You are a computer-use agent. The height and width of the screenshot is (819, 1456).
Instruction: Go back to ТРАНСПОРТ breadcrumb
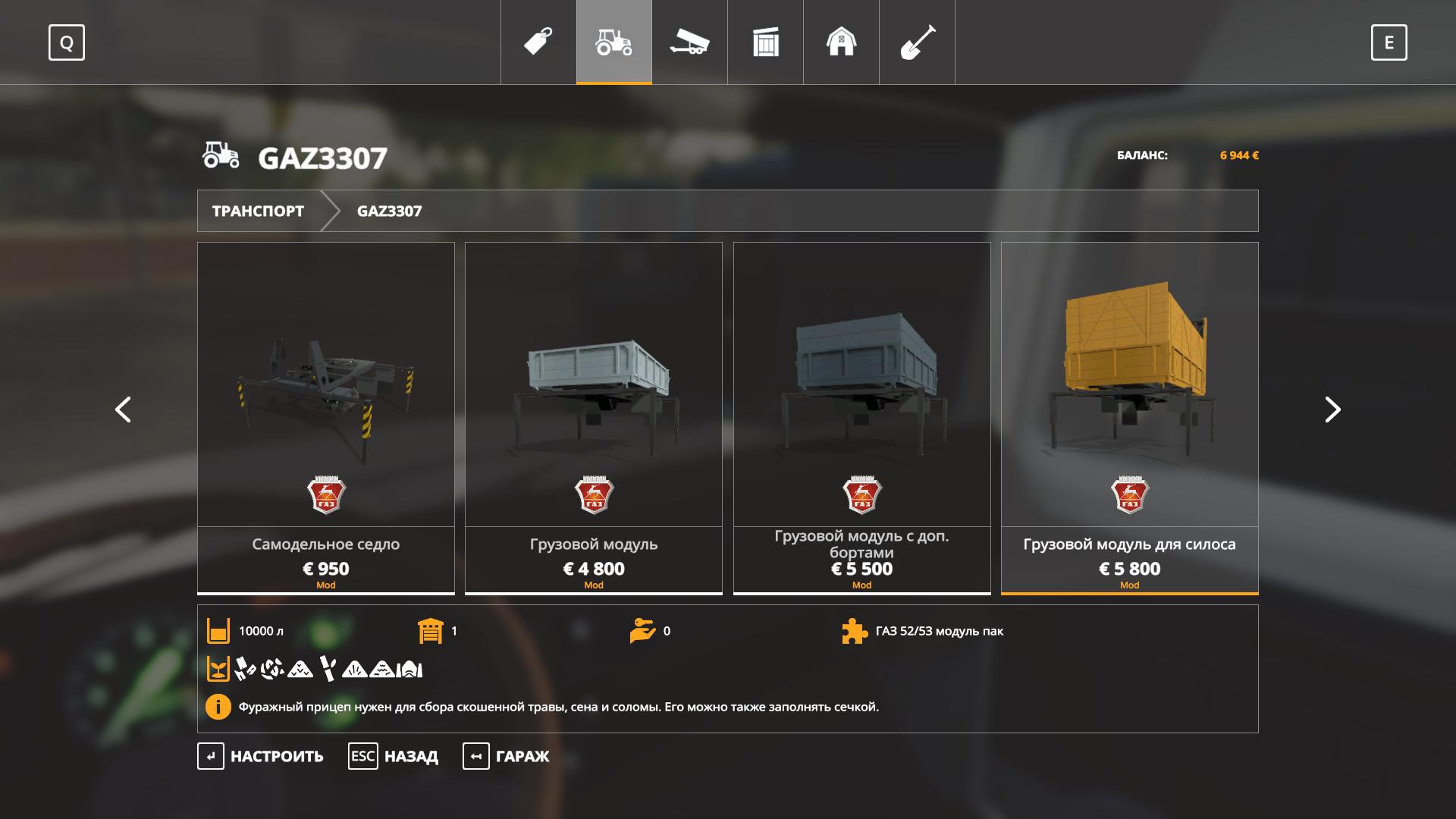[x=258, y=211]
